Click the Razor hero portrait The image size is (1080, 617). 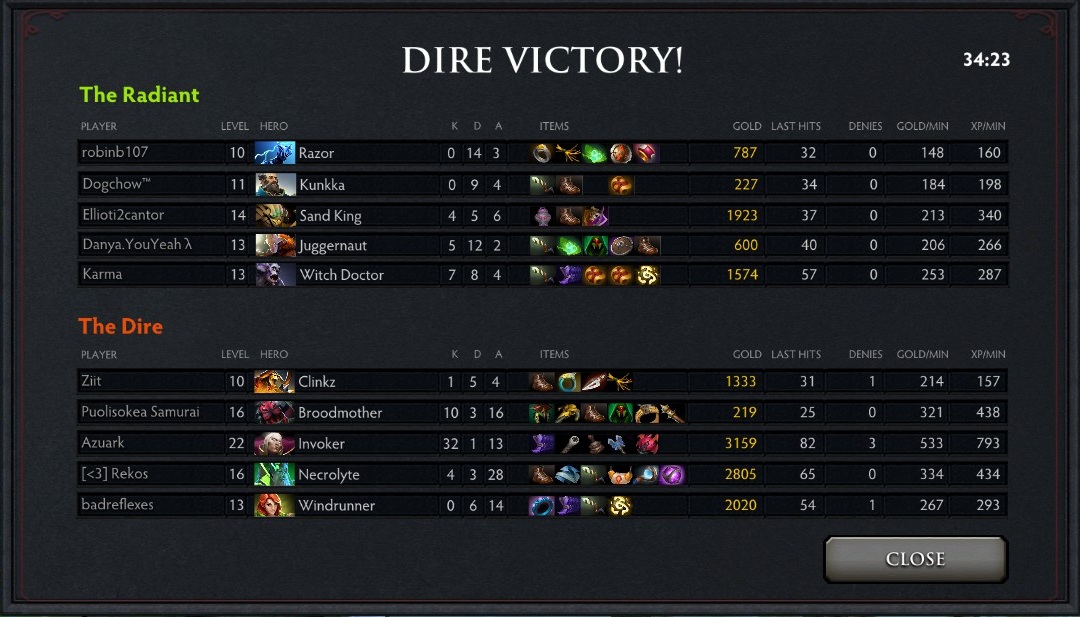(275, 153)
